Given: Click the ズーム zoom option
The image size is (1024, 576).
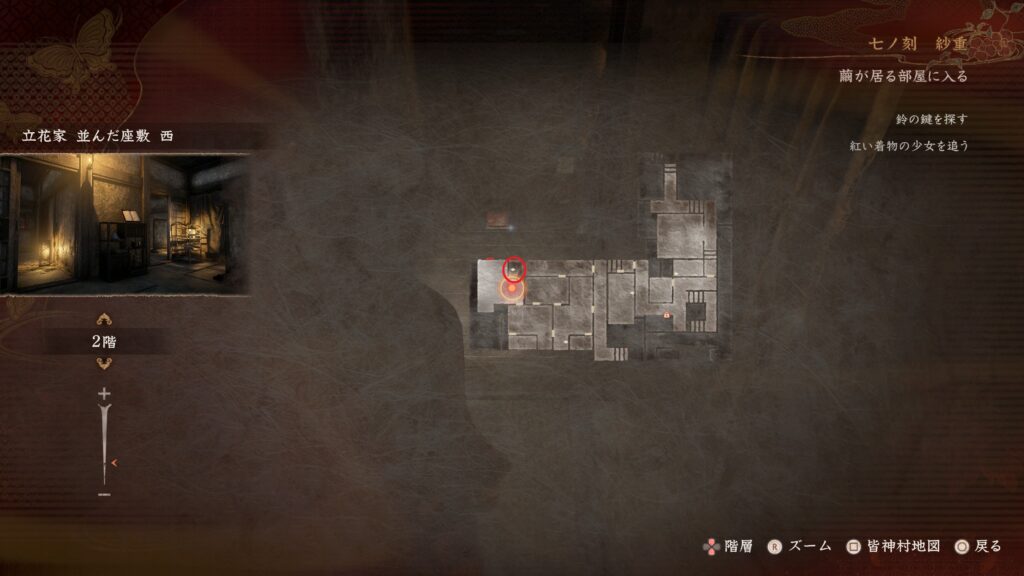Looking at the screenshot, I should (x=800, y=546).
